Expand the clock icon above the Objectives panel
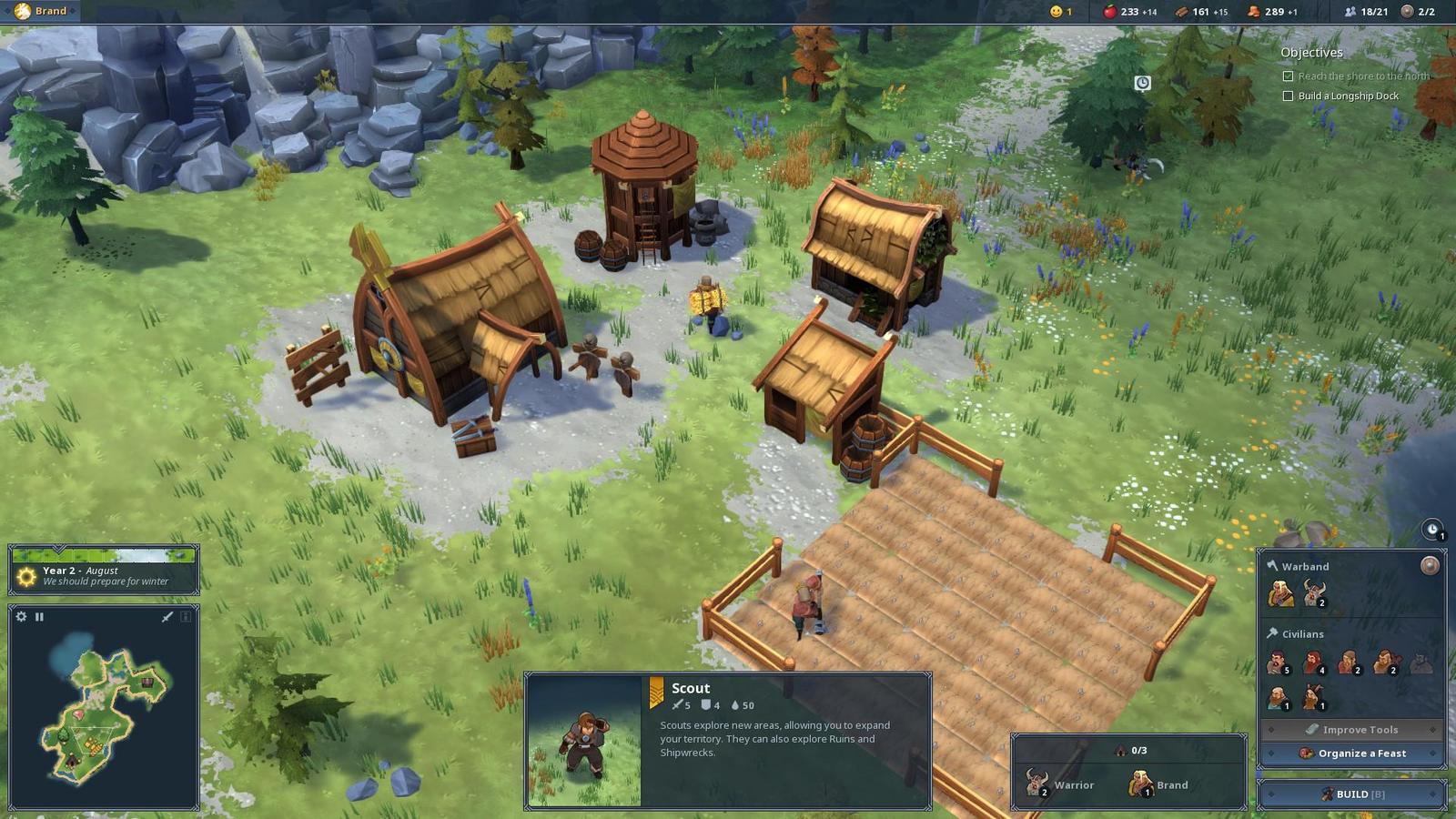 tap(1143, 82)
